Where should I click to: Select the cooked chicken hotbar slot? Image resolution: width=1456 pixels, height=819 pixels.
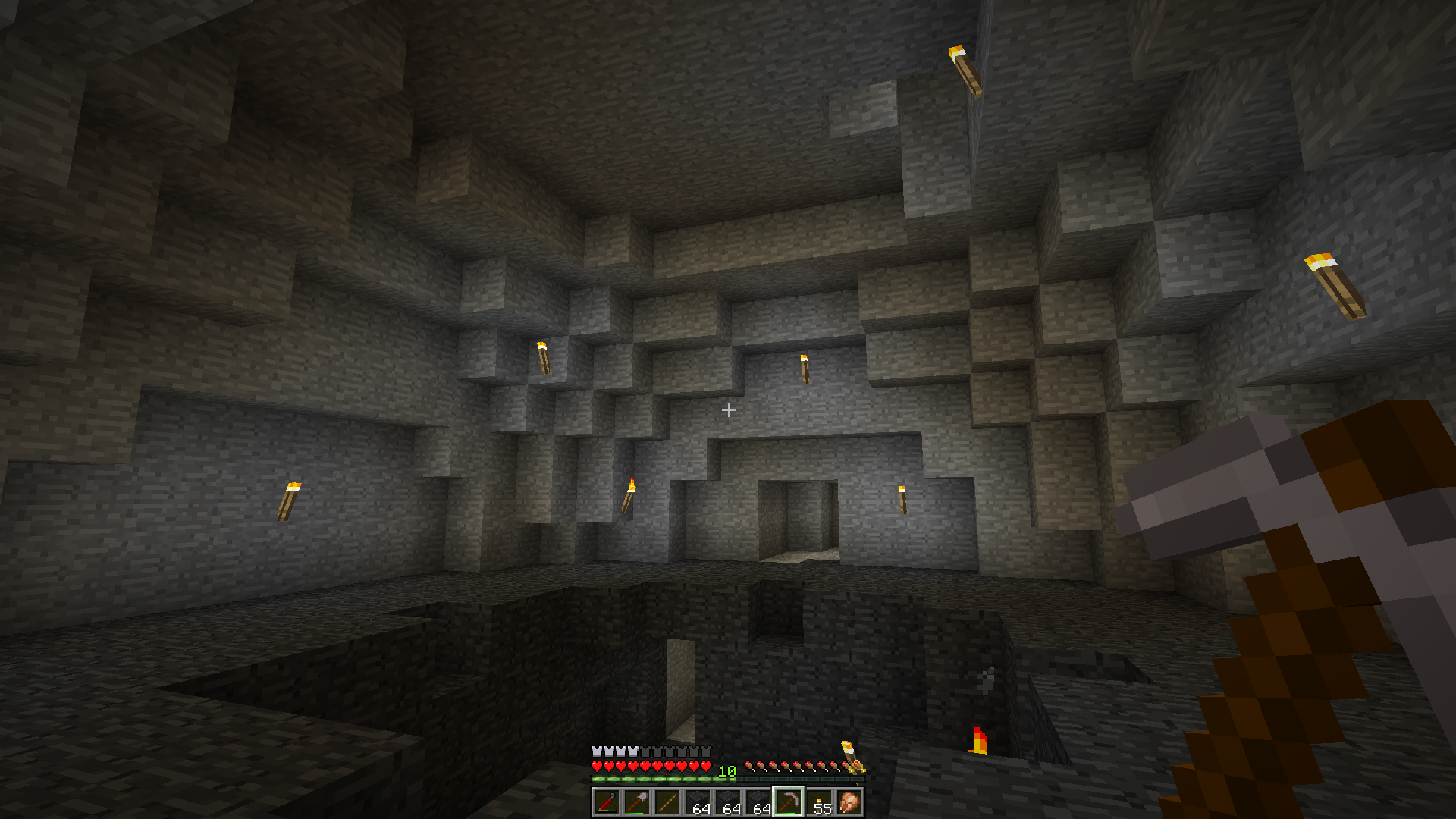[849, 802]
